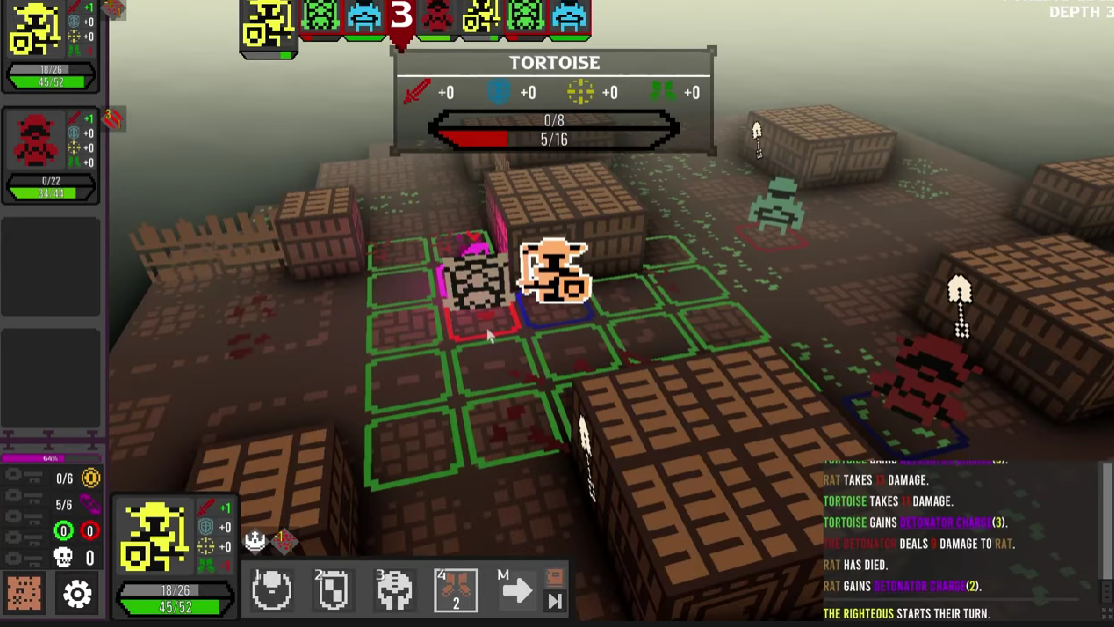
Task: Open the dungeon map icon
Action: 24,594
